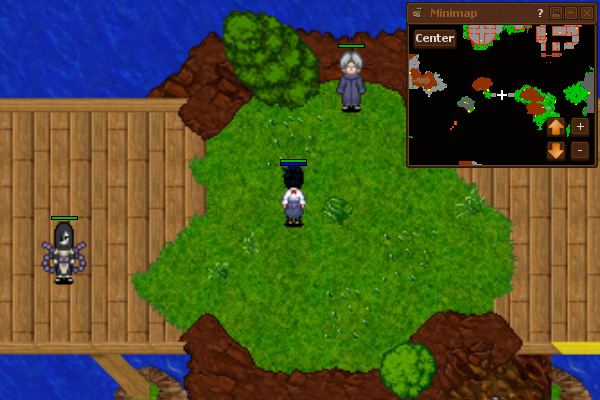Go up a floor with the orange up arrow
This screenshot has height=400, width=600.
click(x=556, y=127)
